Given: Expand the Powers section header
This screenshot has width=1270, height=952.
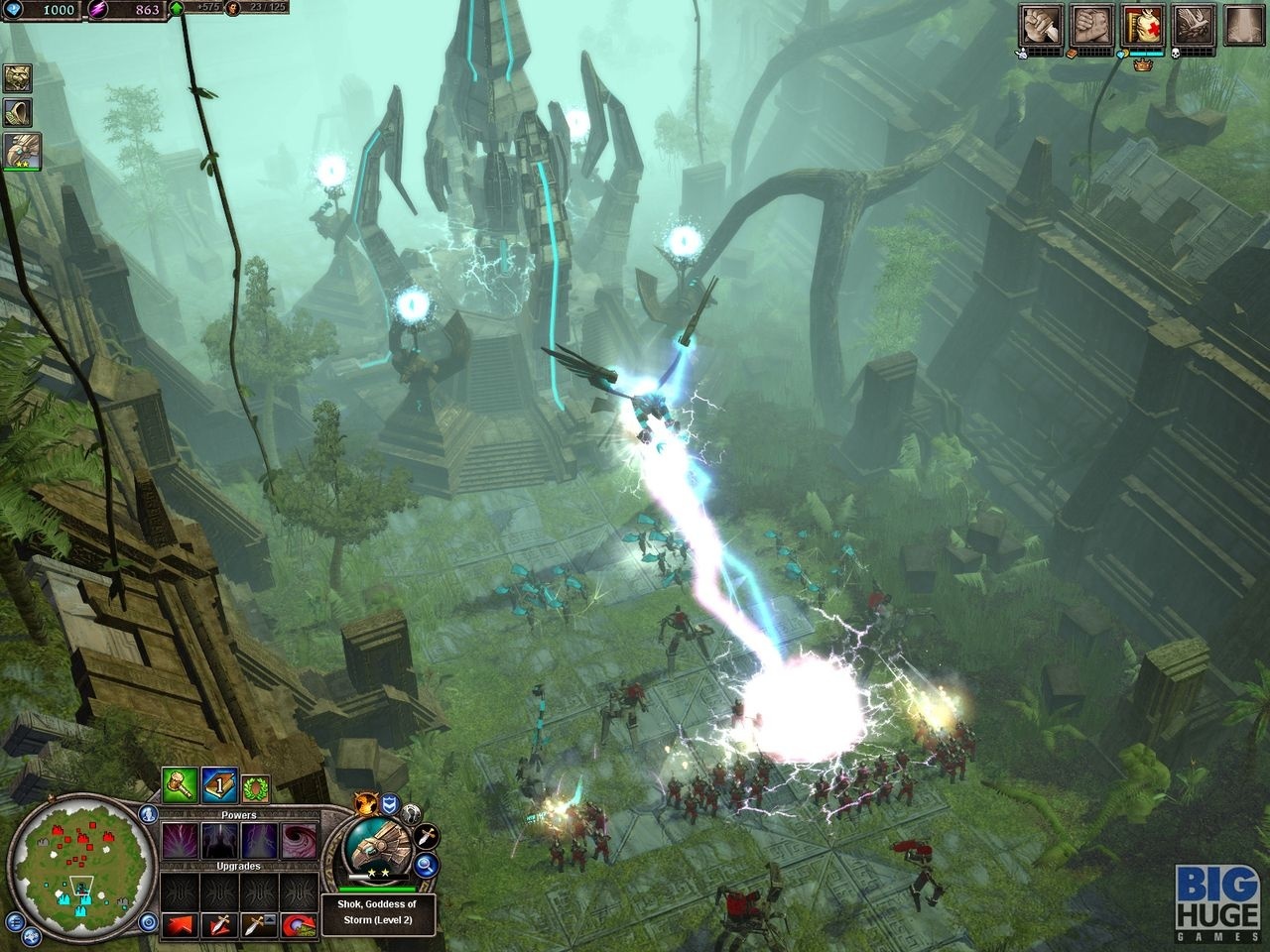Looking at the screenshot, I should [x=240, y=815].
